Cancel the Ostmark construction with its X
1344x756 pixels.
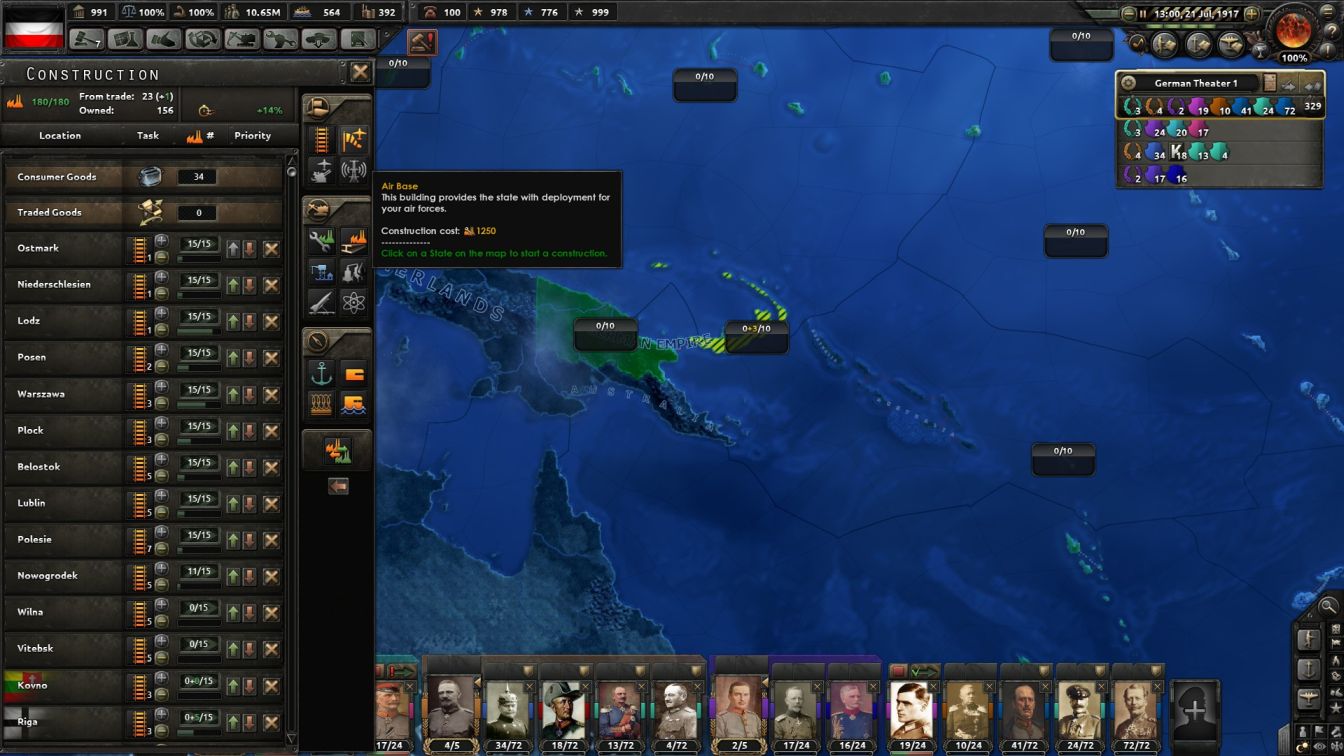pyautogui.click(x=273, y=248)
